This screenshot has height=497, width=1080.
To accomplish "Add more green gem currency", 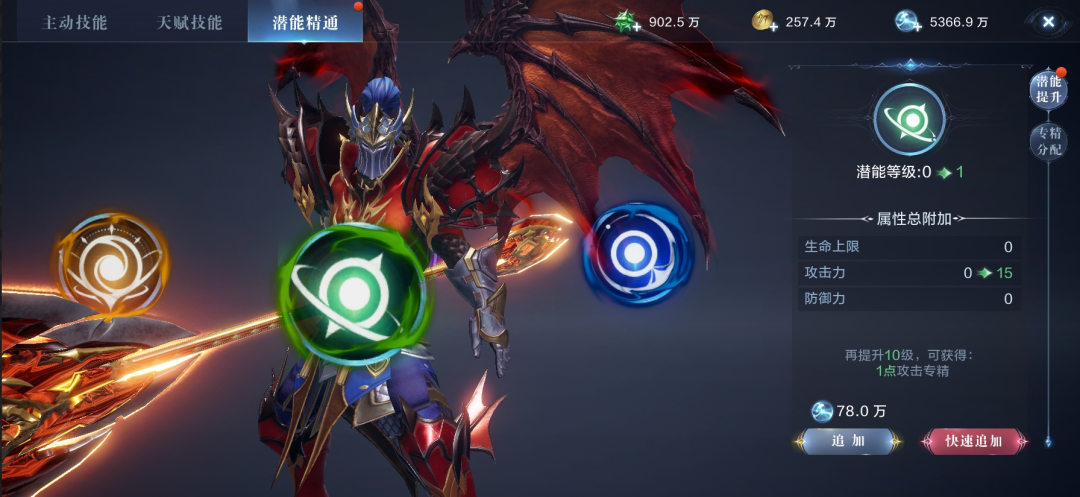I will click(628, 22).
